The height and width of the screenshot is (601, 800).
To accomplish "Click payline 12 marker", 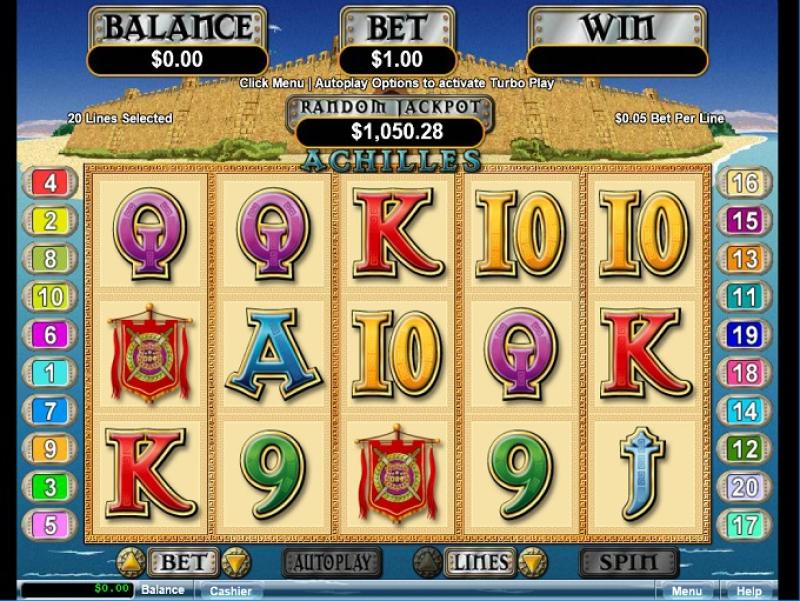I will pyautogui.click(x=744, y=449).
